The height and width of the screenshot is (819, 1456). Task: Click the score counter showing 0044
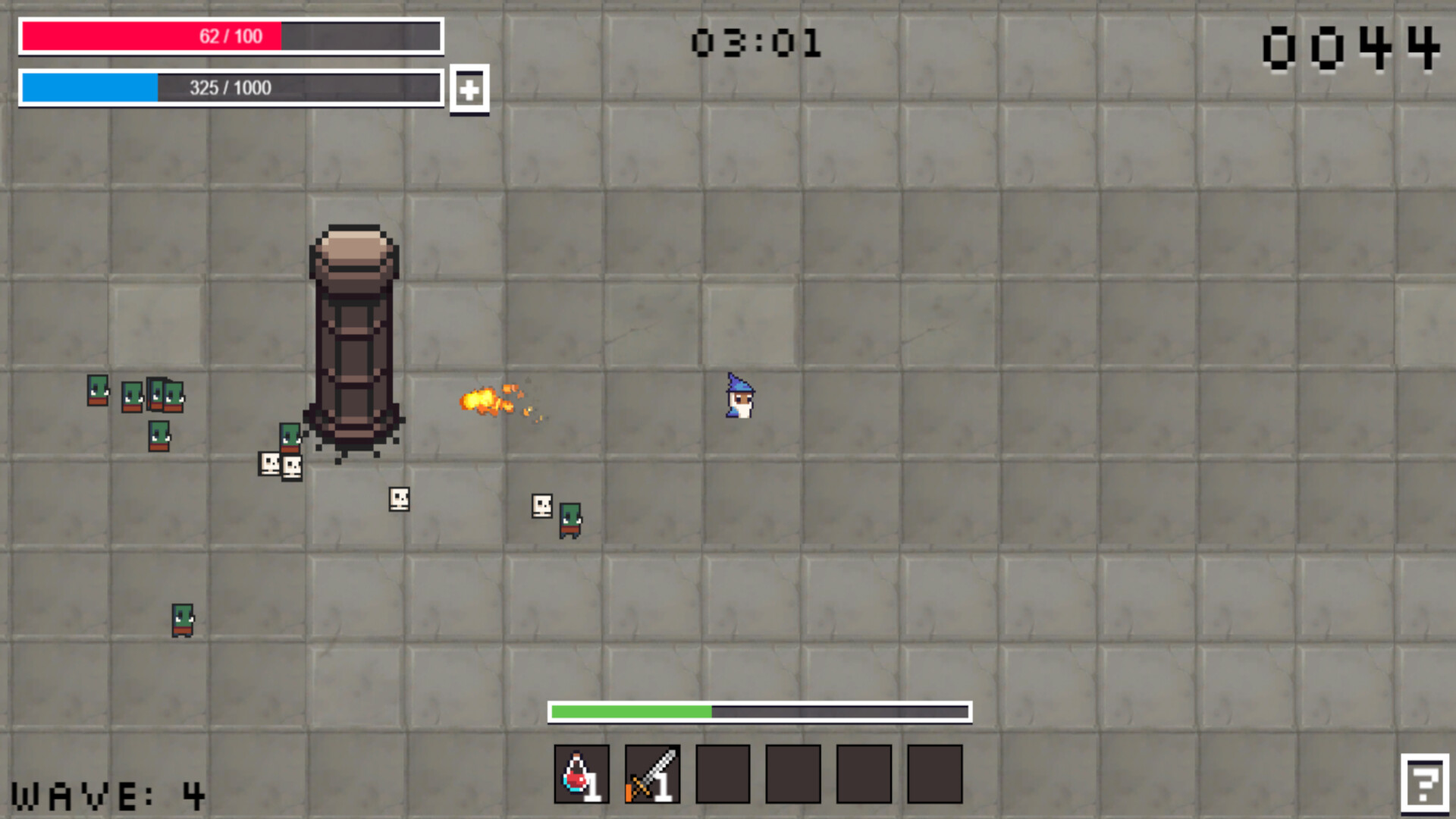(x=1351, y=47)
